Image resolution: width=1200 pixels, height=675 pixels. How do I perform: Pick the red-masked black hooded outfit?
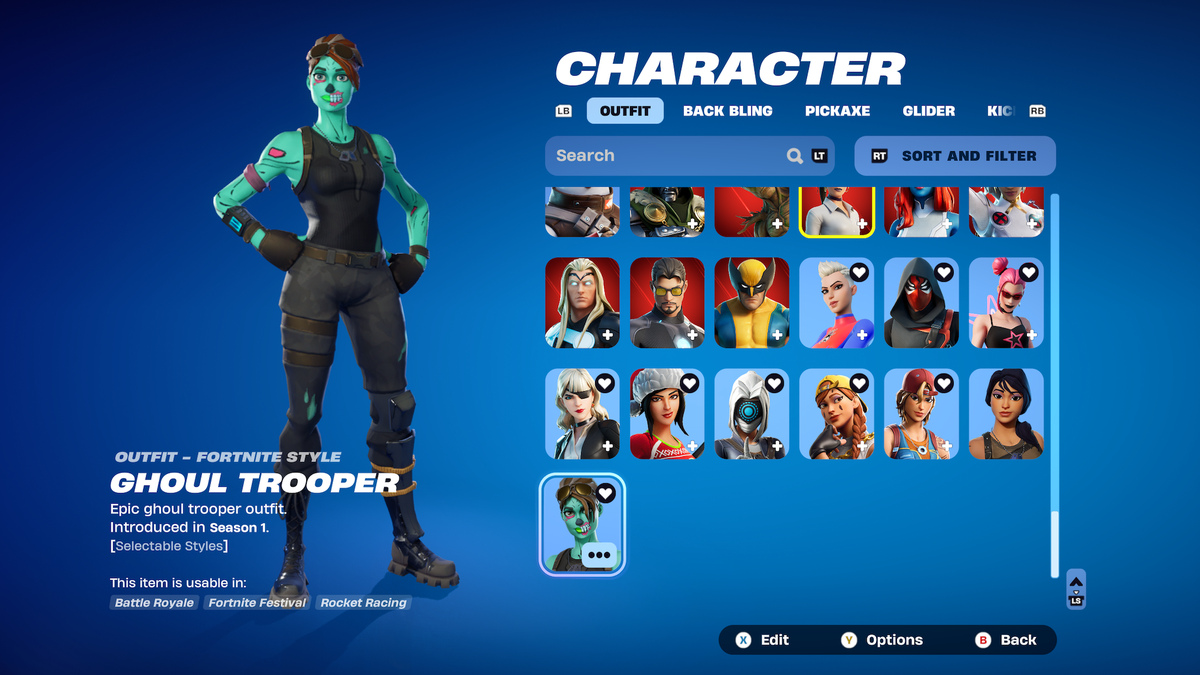(x=921, y=303)
